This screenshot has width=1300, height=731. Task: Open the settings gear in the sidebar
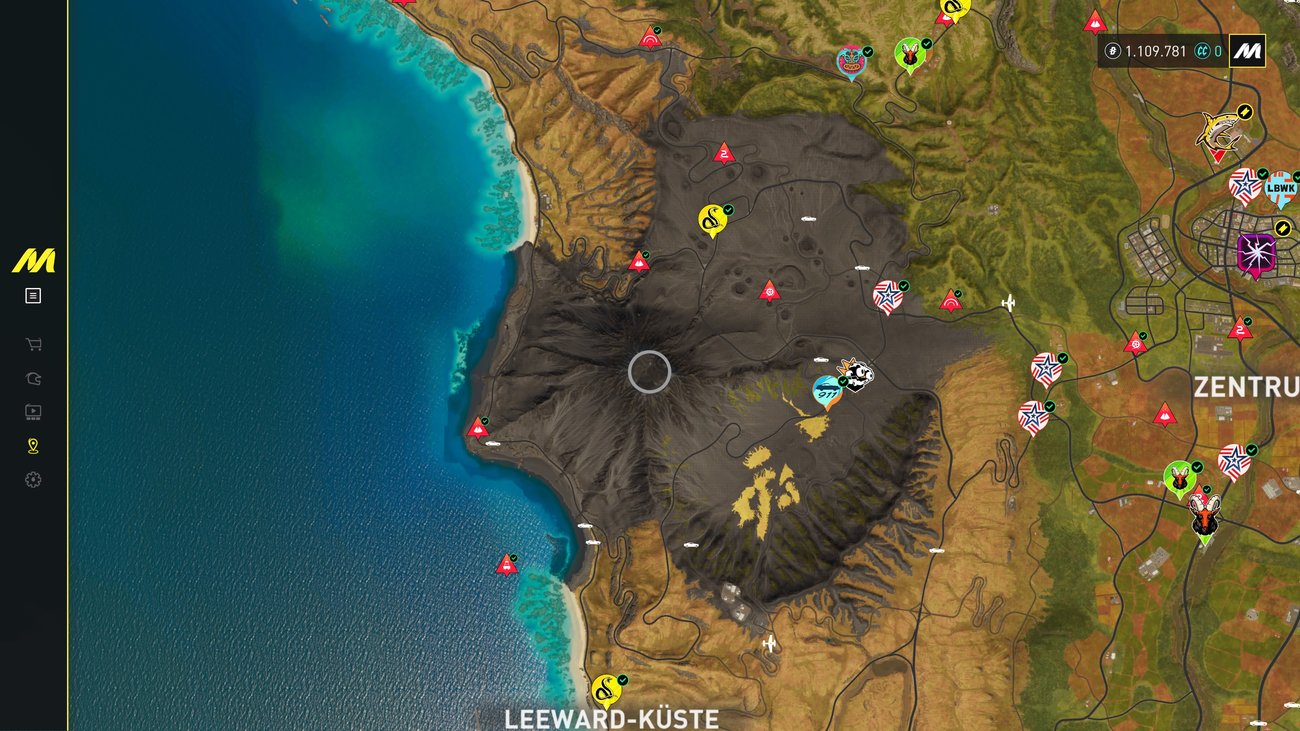pos(33,480)
